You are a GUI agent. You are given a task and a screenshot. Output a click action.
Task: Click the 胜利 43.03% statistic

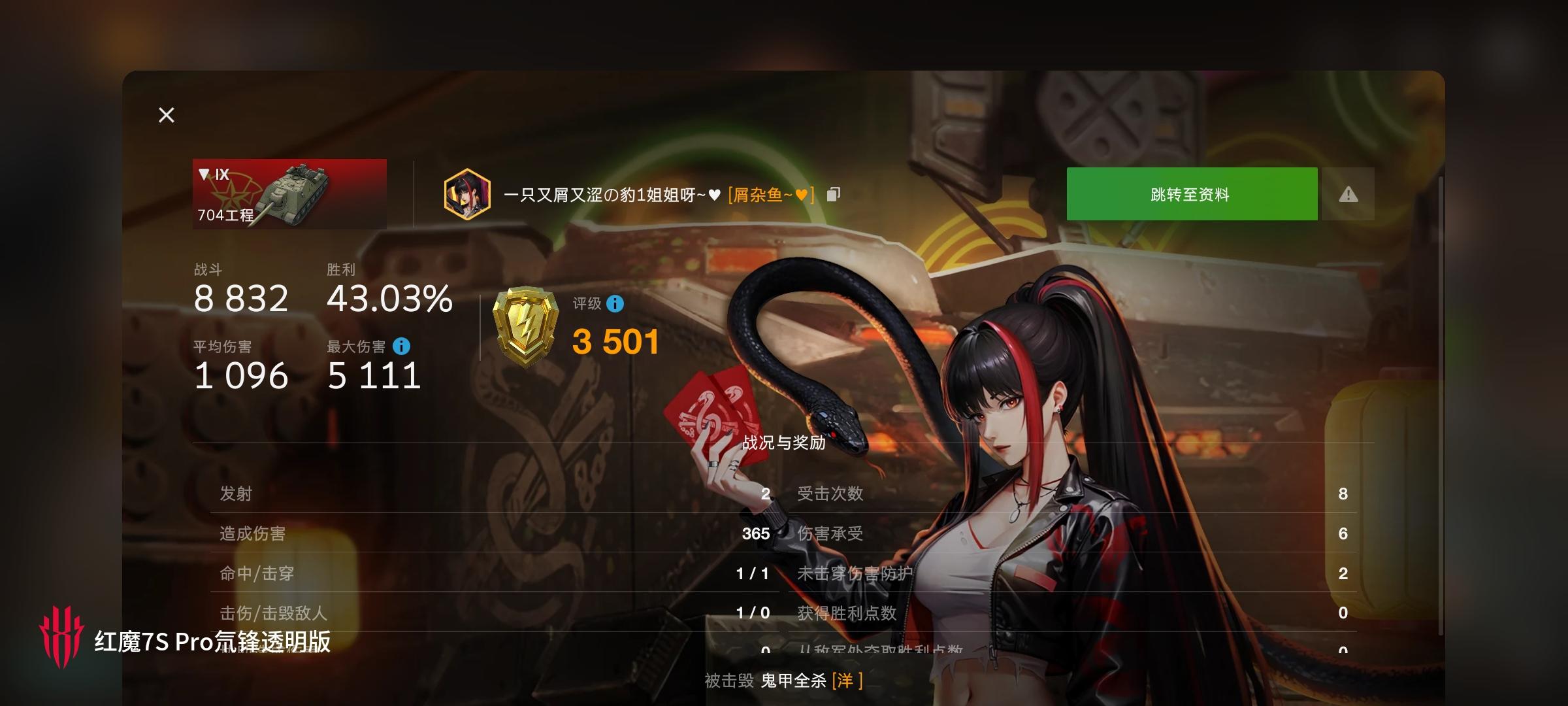coord(389,298)
